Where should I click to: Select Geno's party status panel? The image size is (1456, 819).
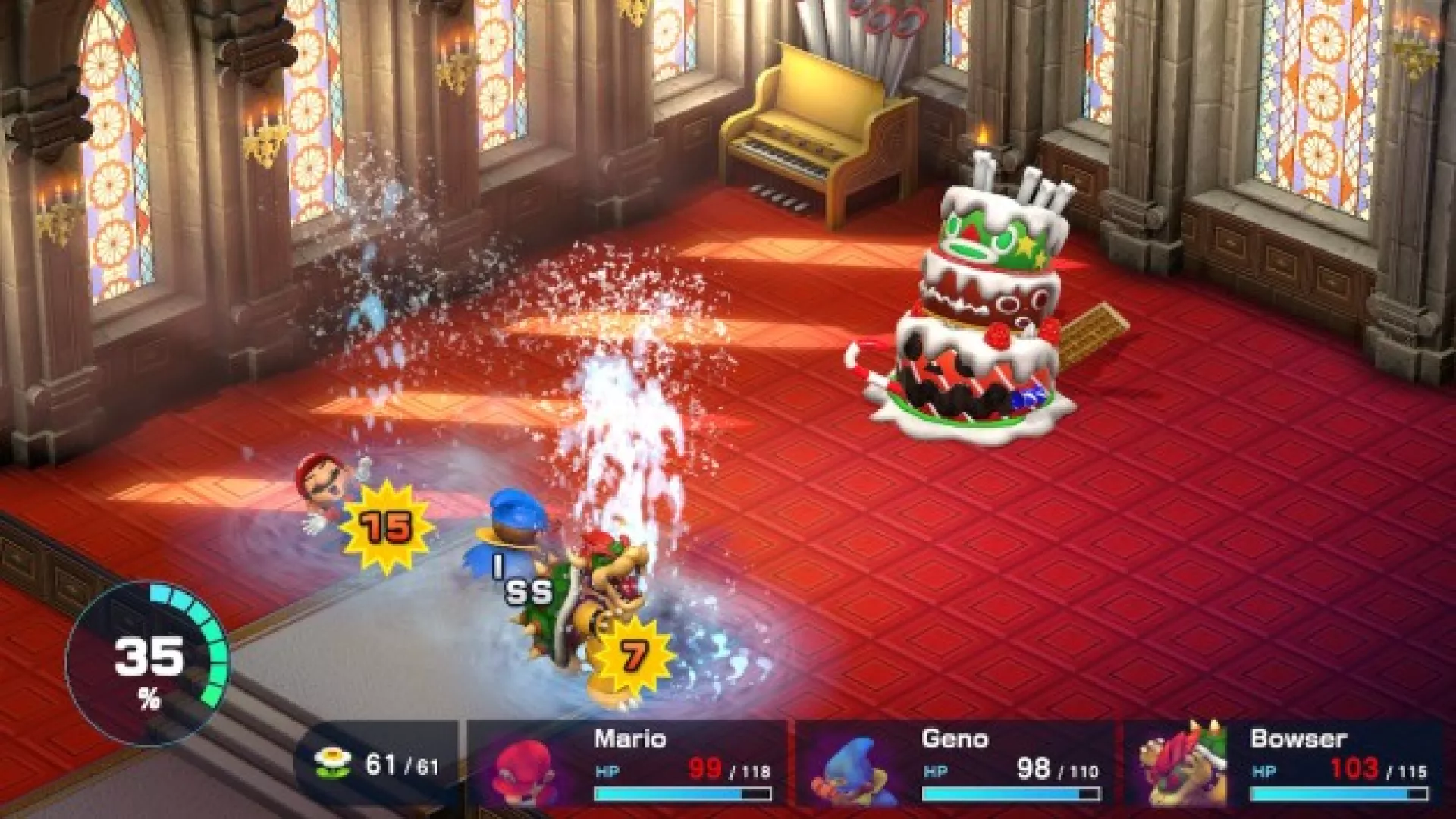click(955, 766)
